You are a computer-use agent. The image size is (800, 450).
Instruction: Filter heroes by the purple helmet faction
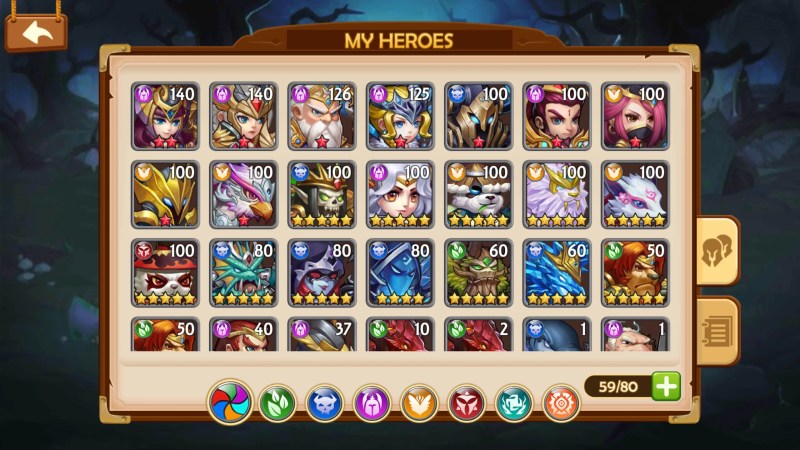(371, 404)
